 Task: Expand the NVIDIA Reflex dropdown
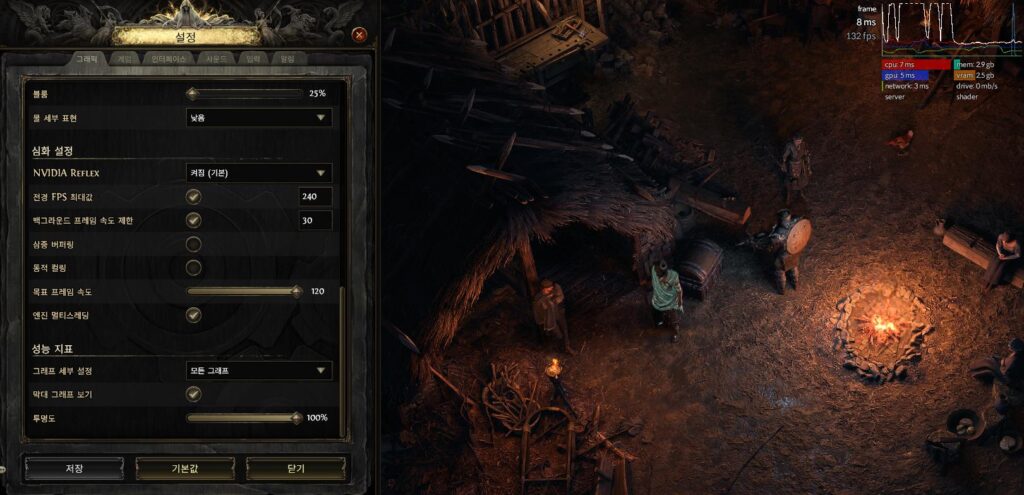click(259, 173)
